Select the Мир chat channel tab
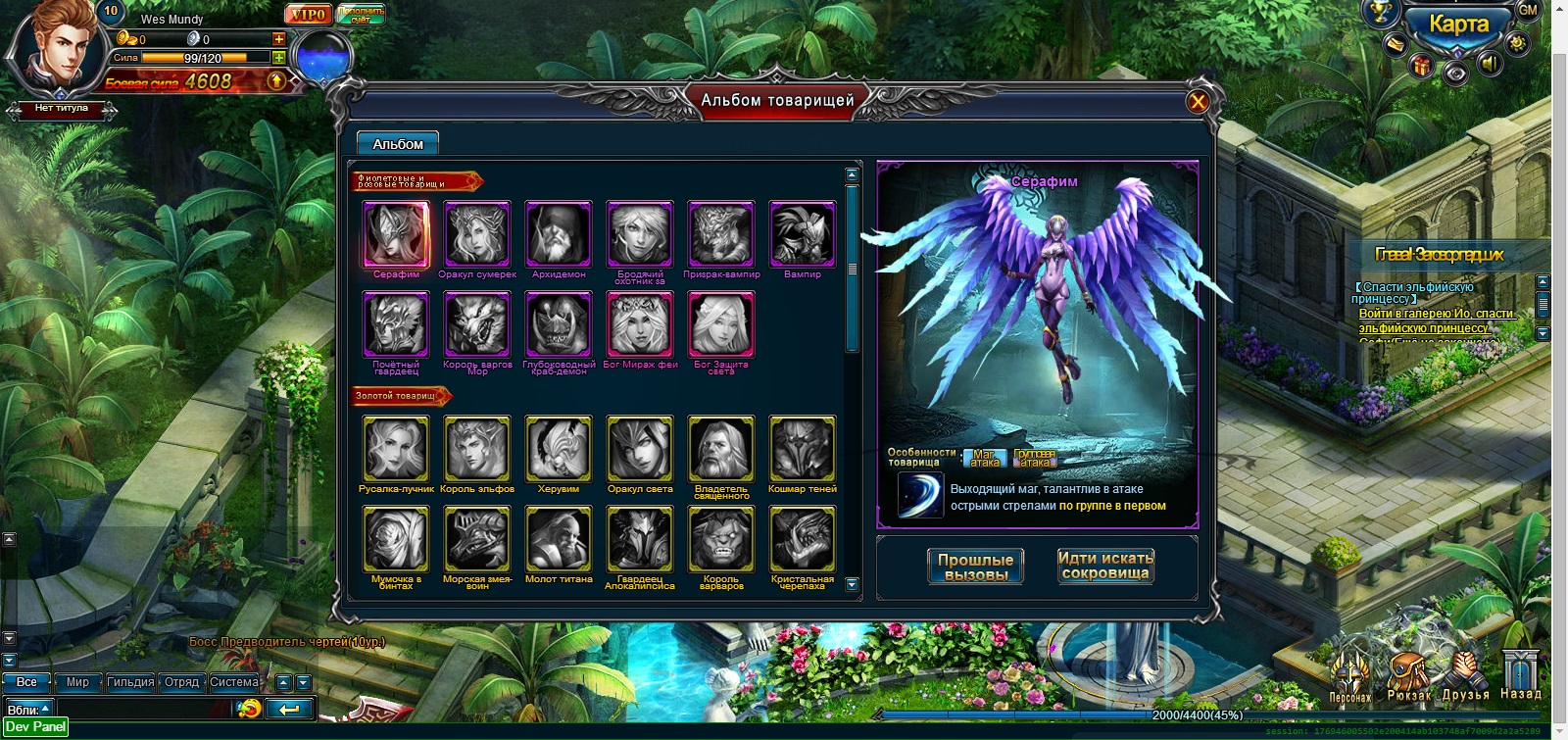Image resolution: width=1568 pixels, height=740 pixels. pyautogui.click(x=77, y=682)
